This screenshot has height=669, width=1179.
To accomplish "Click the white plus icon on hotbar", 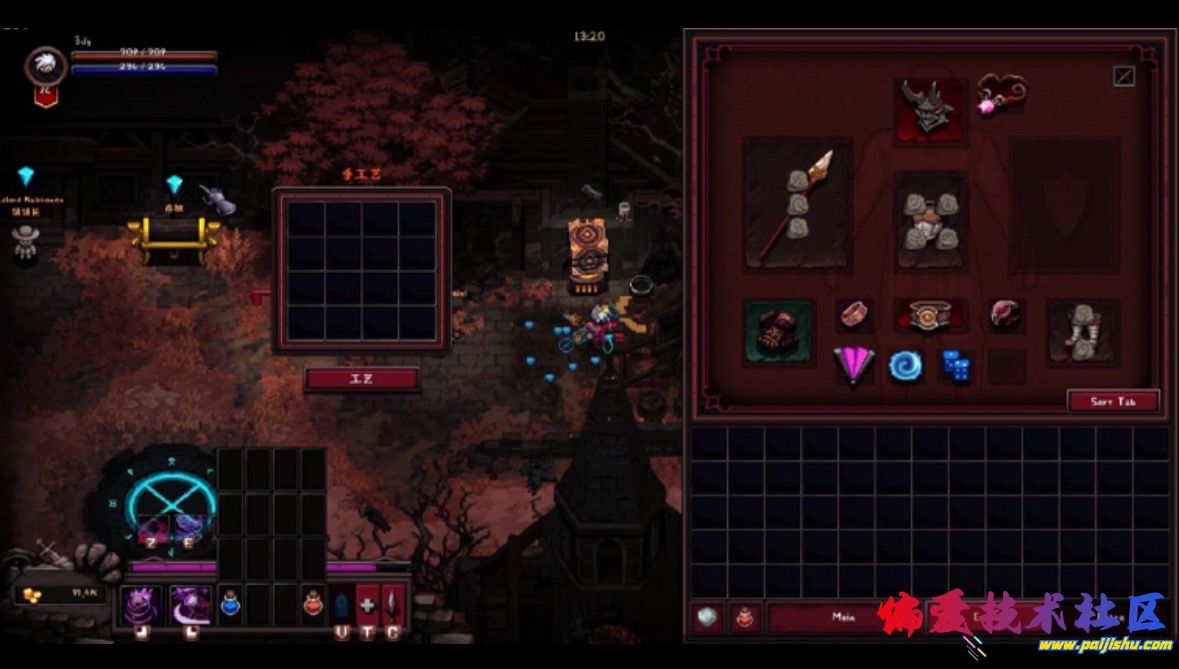I will (x=367, y=604).
